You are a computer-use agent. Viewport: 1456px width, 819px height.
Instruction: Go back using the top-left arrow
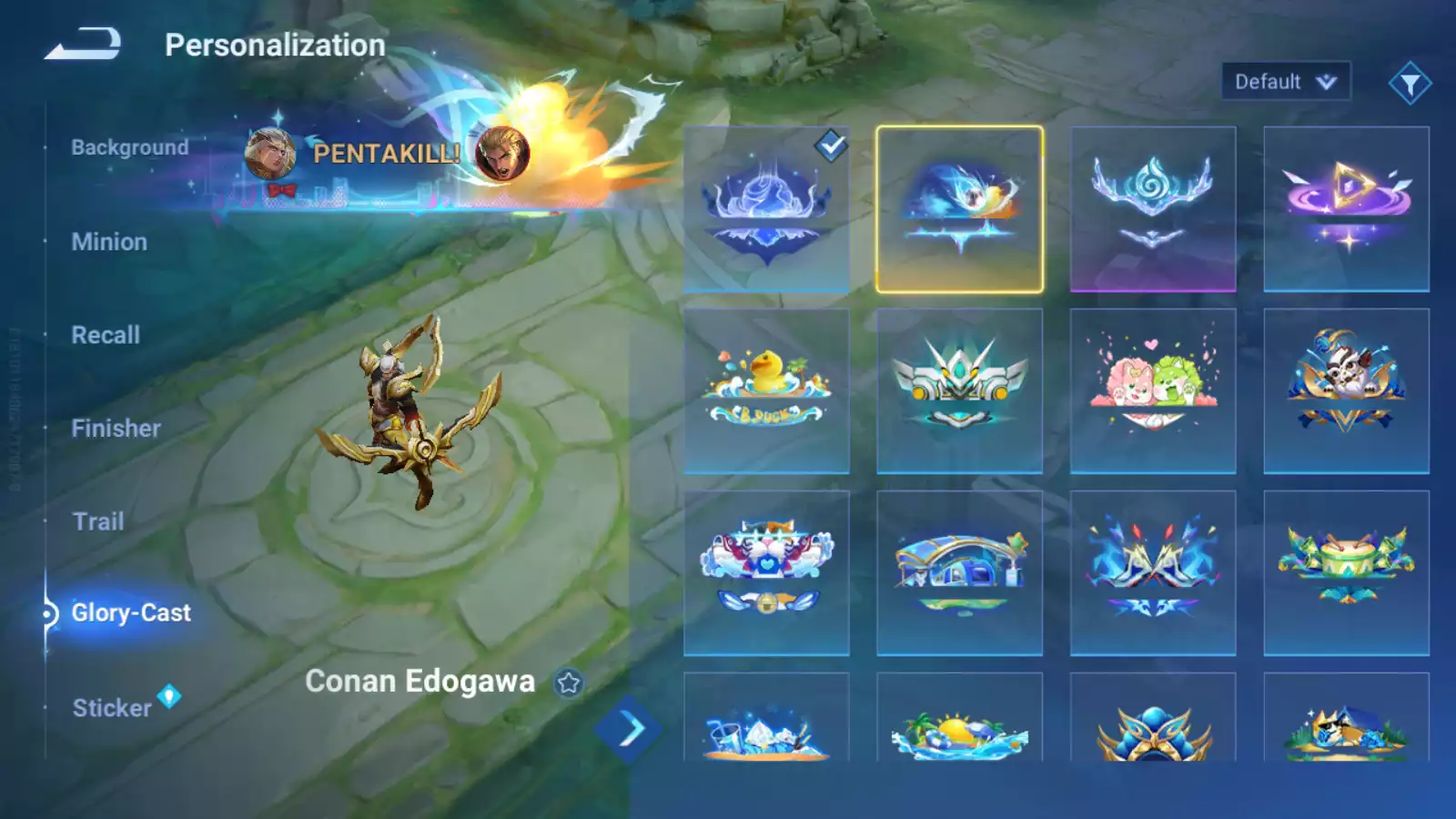pyautogui.click(x=83, y=44)
